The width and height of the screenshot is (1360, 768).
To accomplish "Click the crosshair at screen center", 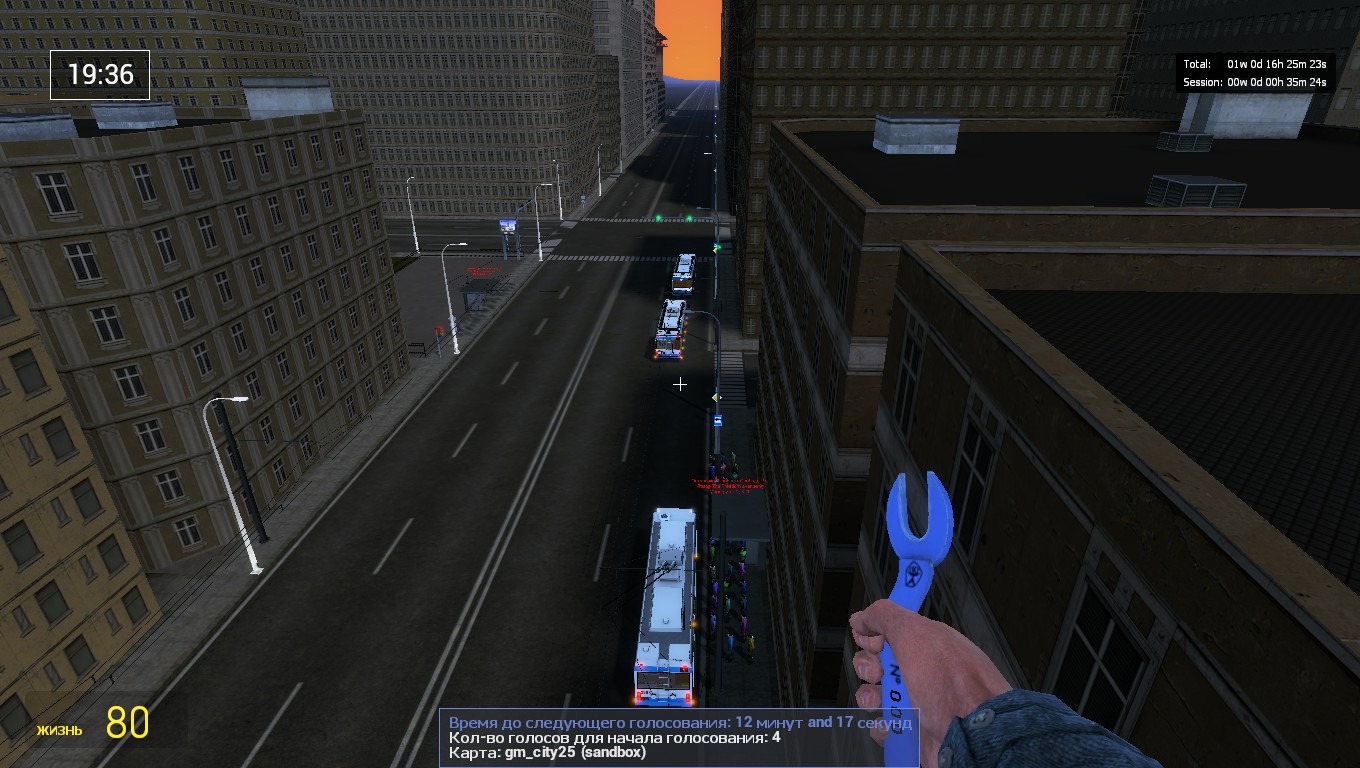I will (680, 384).
